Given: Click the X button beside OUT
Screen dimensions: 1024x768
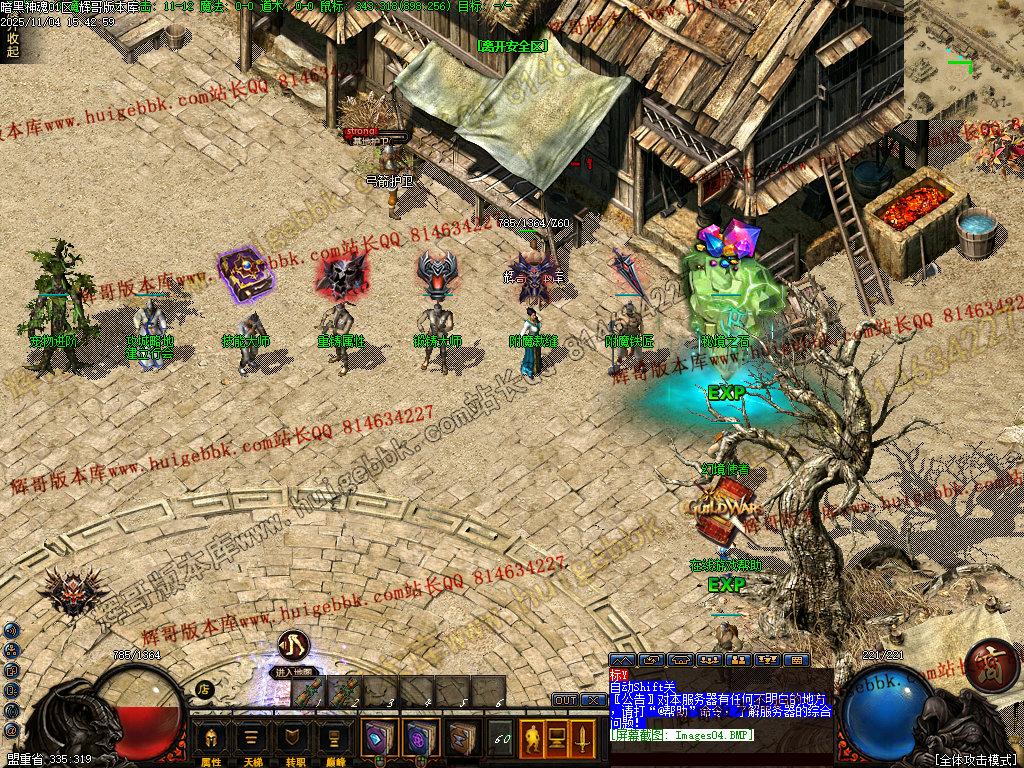Looking at the screenshot, I should 591,700.
